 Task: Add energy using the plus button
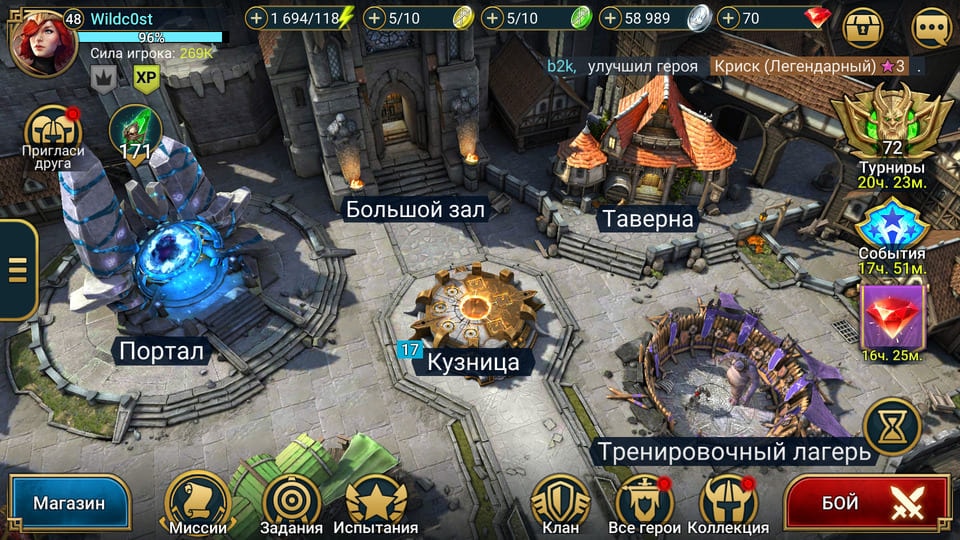(x=257, y=18)
